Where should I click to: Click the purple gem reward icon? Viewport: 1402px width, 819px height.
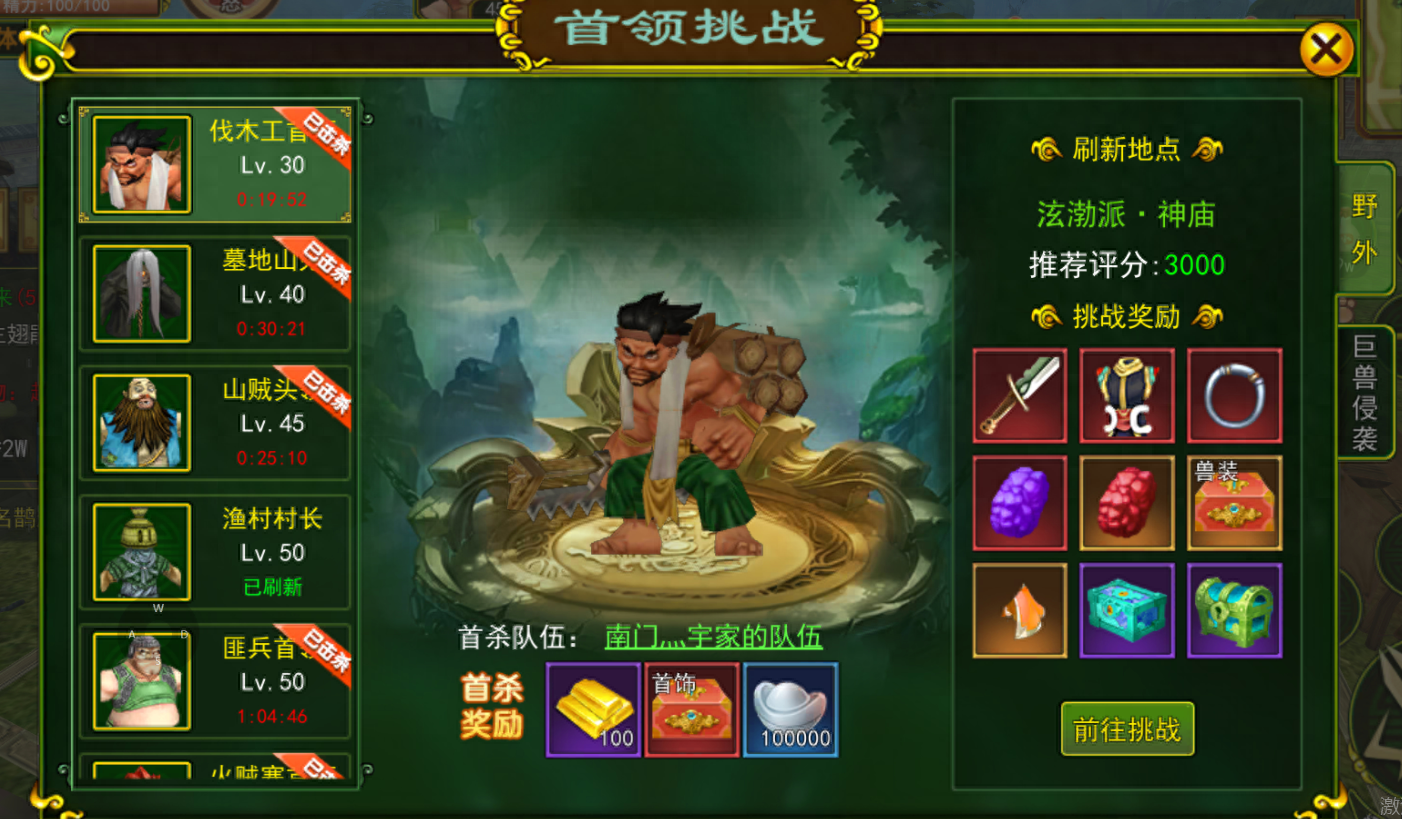1019,501
